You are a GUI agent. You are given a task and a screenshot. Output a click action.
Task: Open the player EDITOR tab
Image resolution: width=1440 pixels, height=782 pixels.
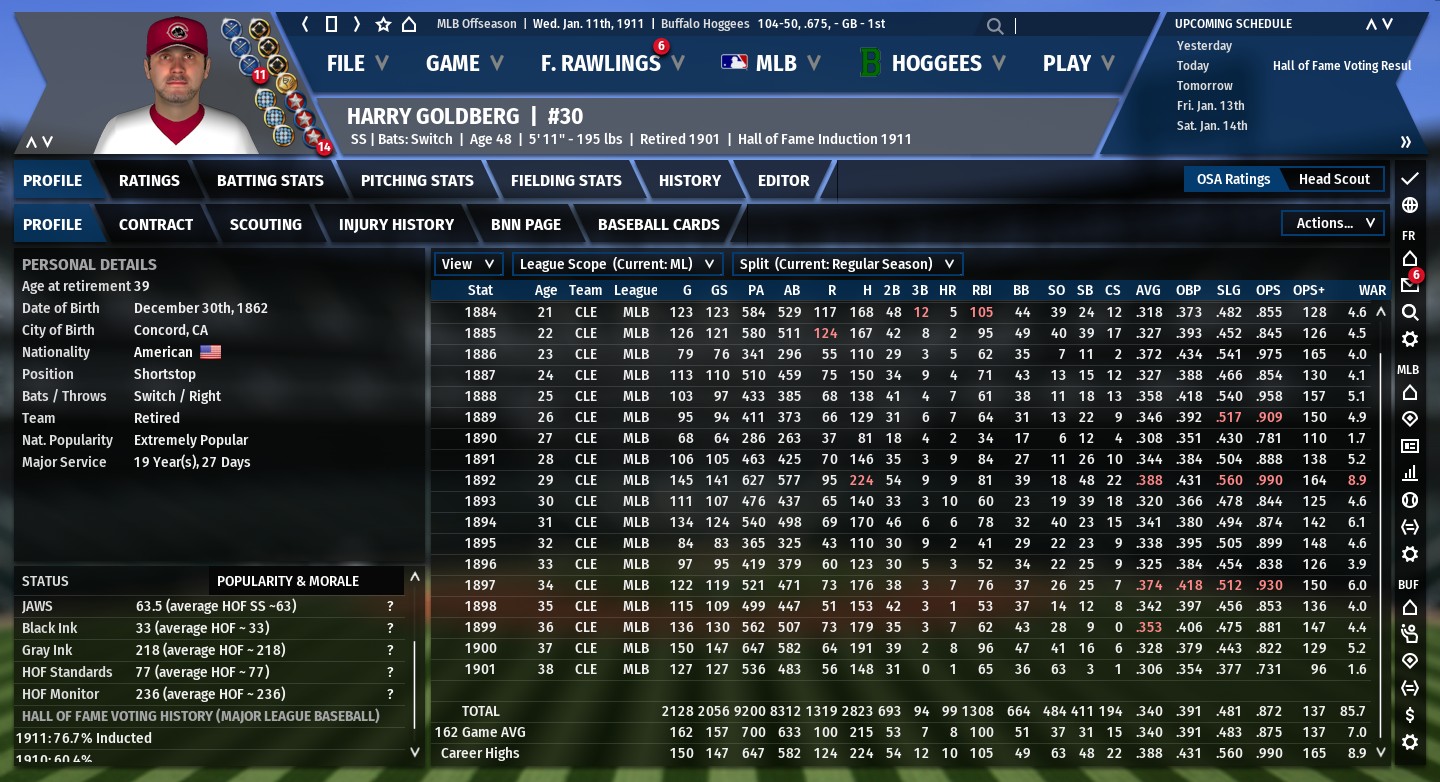pyautogui.click(x=783, y=181)
